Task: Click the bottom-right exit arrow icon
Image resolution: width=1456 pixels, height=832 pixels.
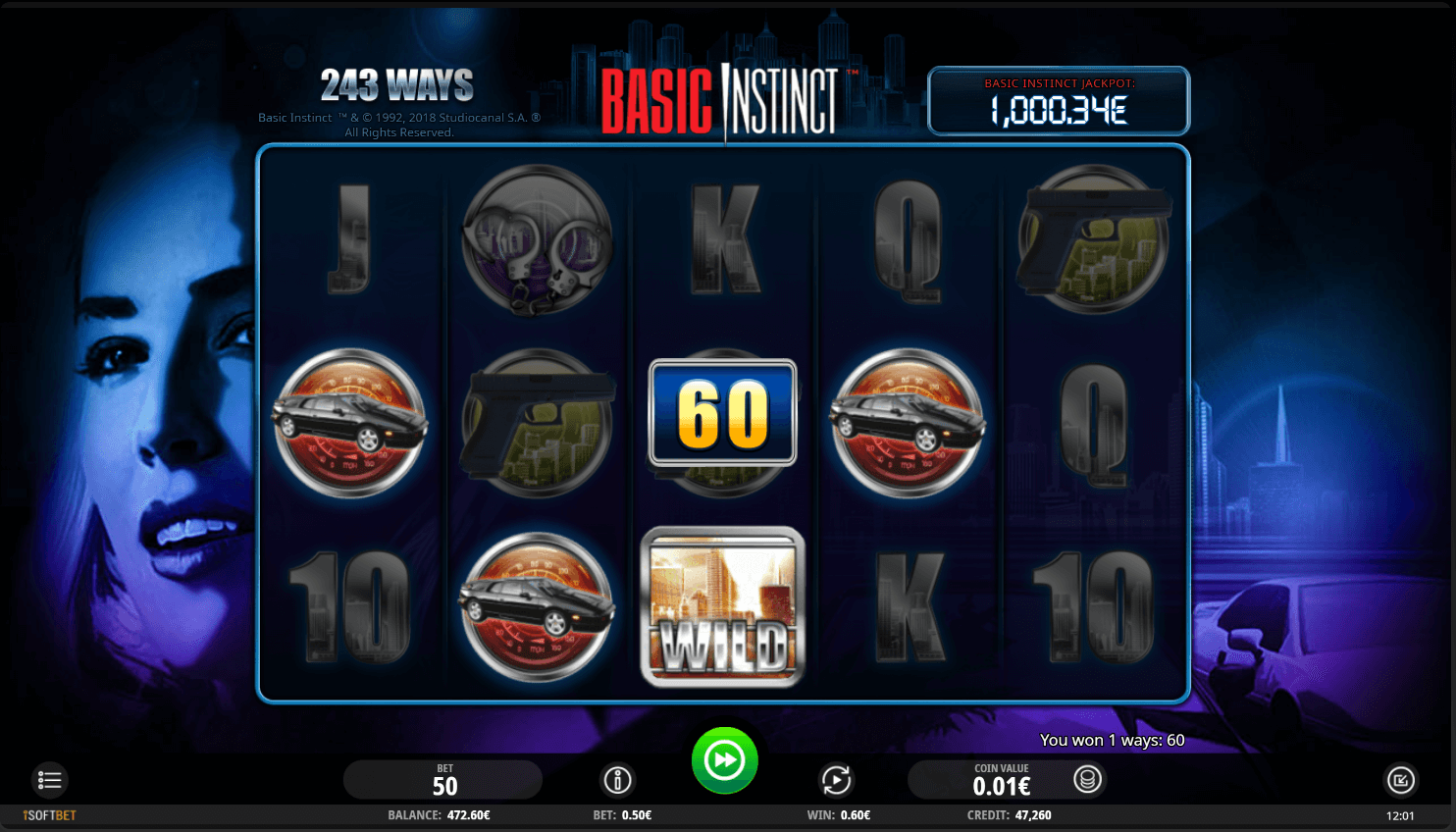Action: [1400, 780]
